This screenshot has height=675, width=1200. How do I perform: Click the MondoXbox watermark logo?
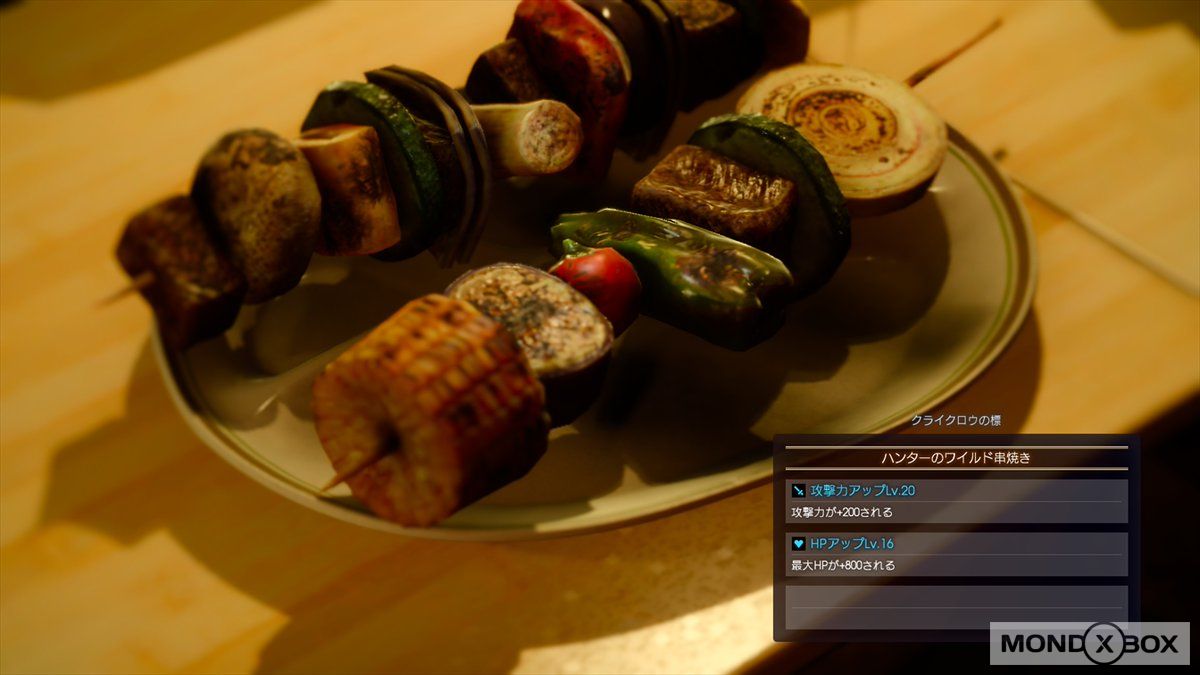tap(1089, 644)
